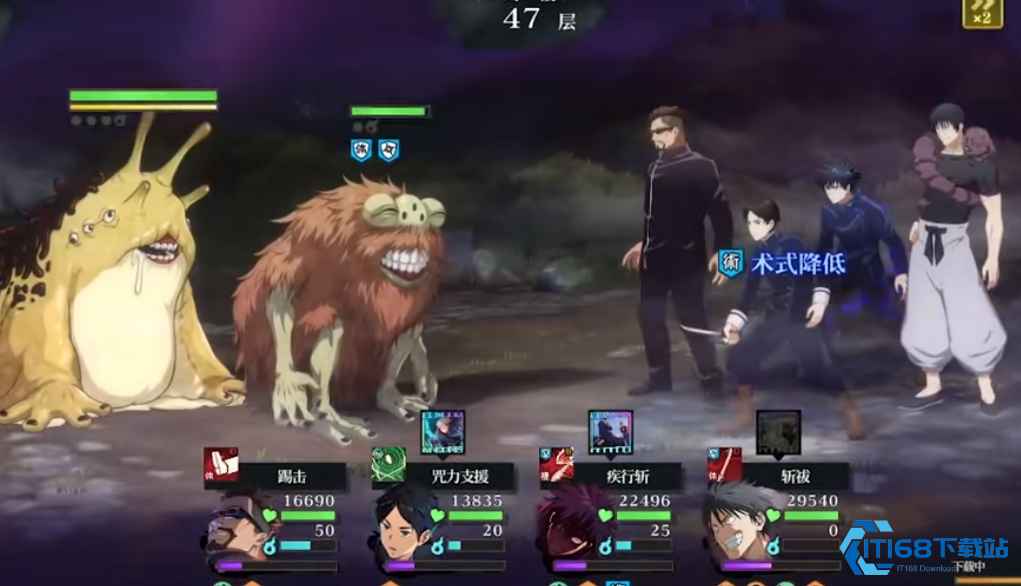The height and width of the screenshot is (586, 1021).
Task: Choose the 咒力支援 skill
Action: coord(442,476)
